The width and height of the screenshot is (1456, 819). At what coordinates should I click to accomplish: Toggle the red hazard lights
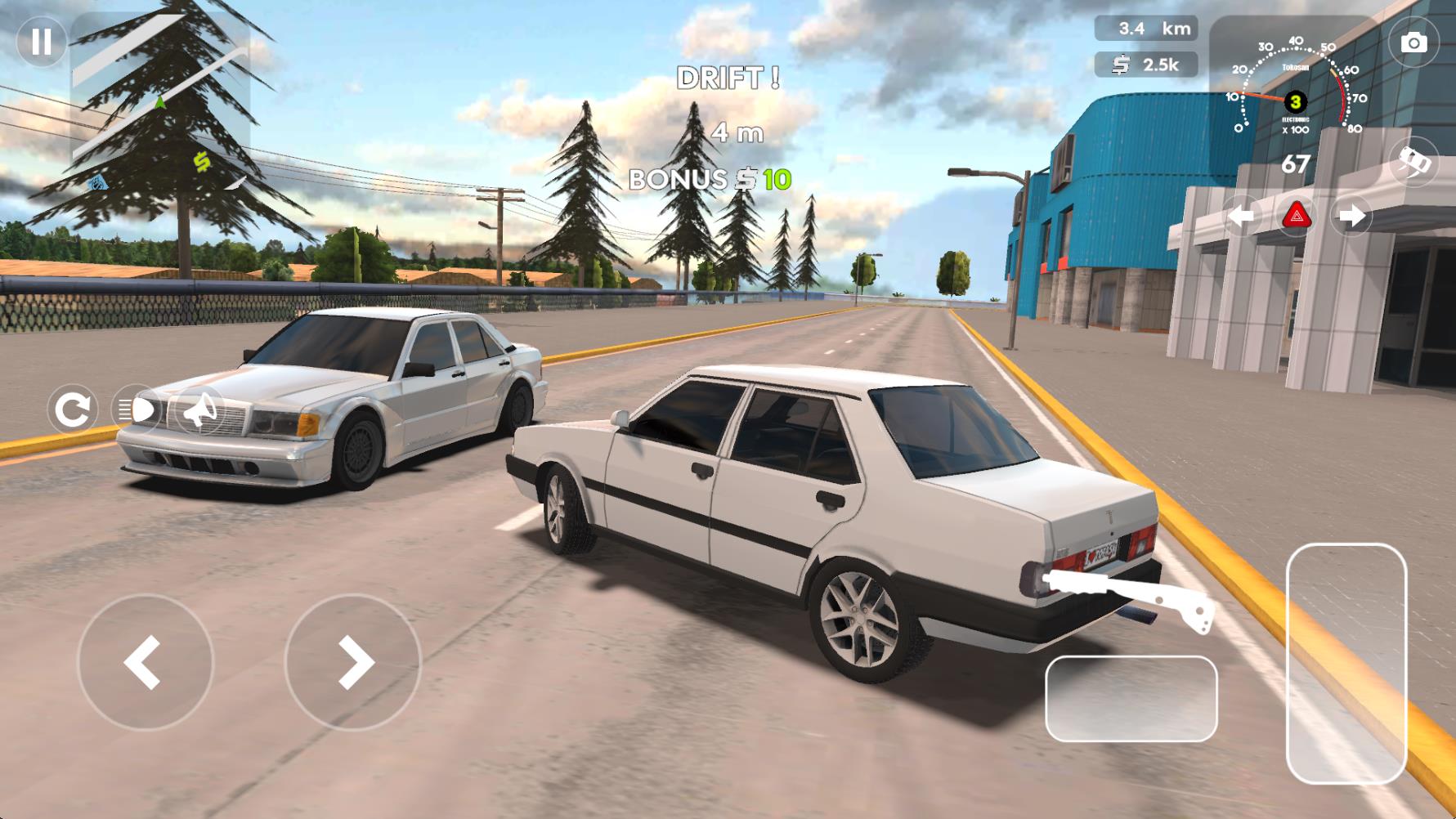[1297, 217]
